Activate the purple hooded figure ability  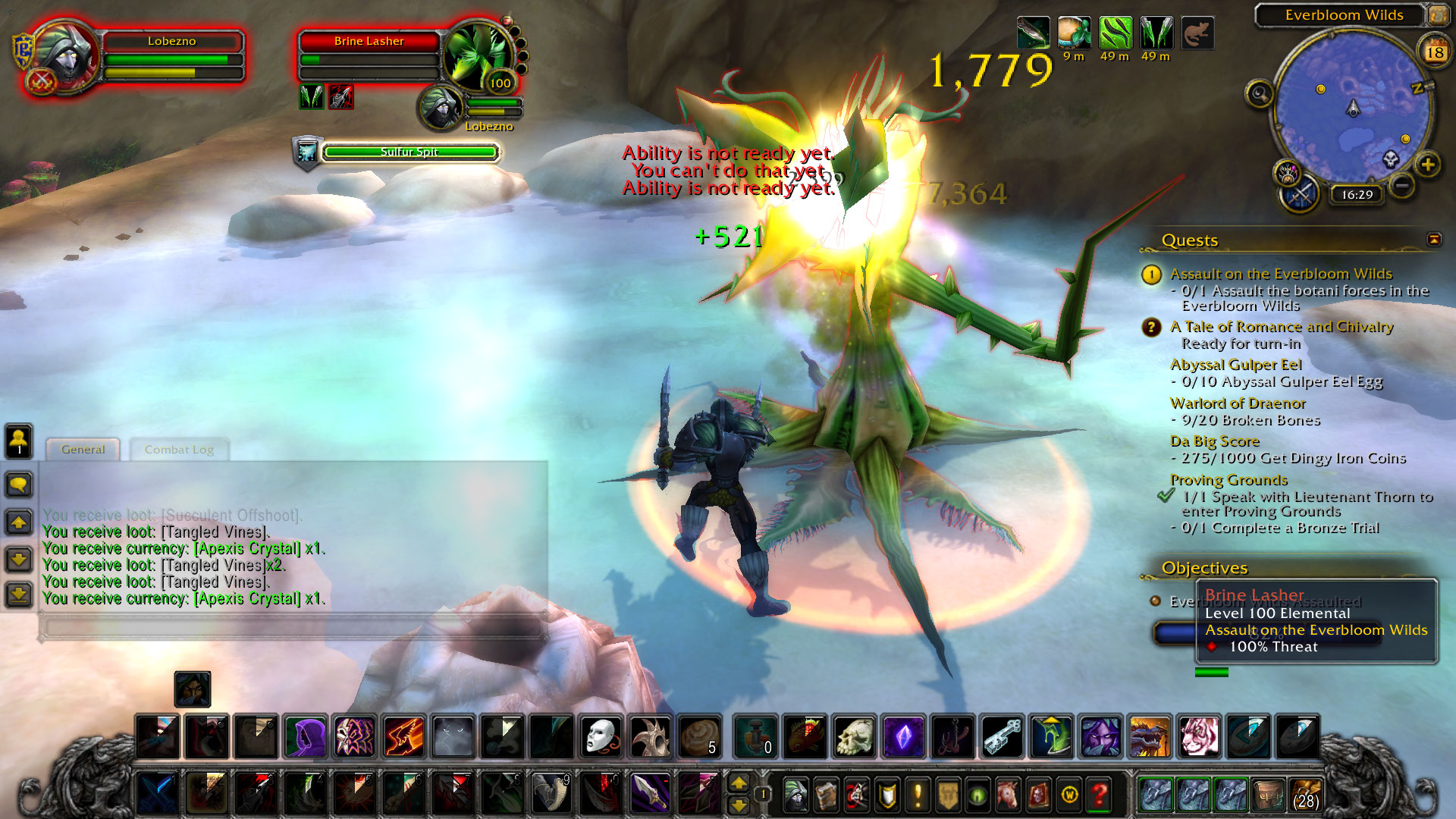click(x=306, y=736)
